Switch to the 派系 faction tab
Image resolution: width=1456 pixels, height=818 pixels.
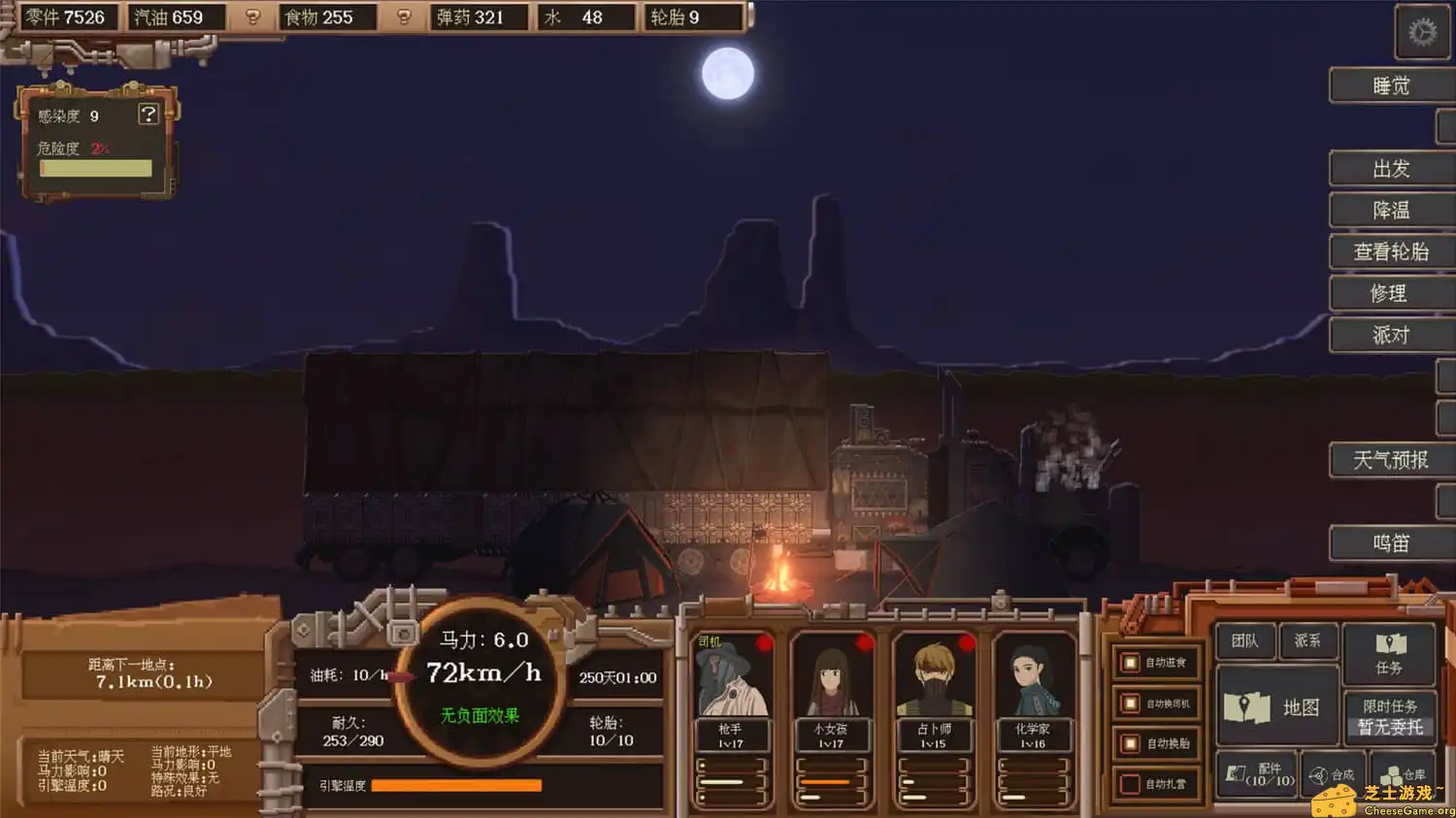pyautogui.click(x=1308, y=640)
